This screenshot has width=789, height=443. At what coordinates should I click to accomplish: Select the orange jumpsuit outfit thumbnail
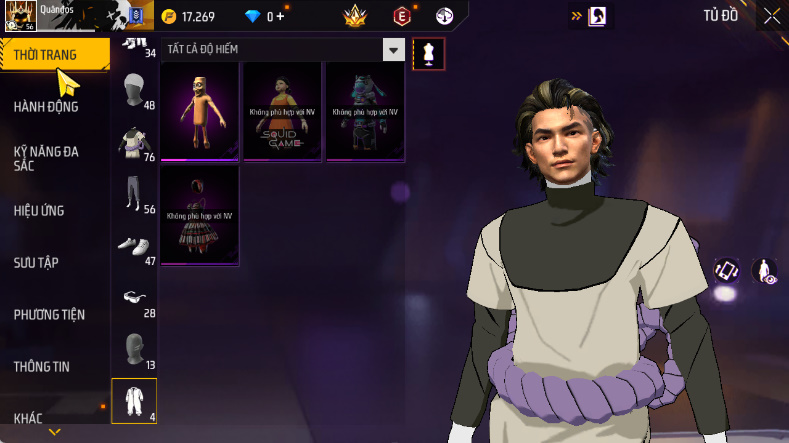tap(200, 110)
